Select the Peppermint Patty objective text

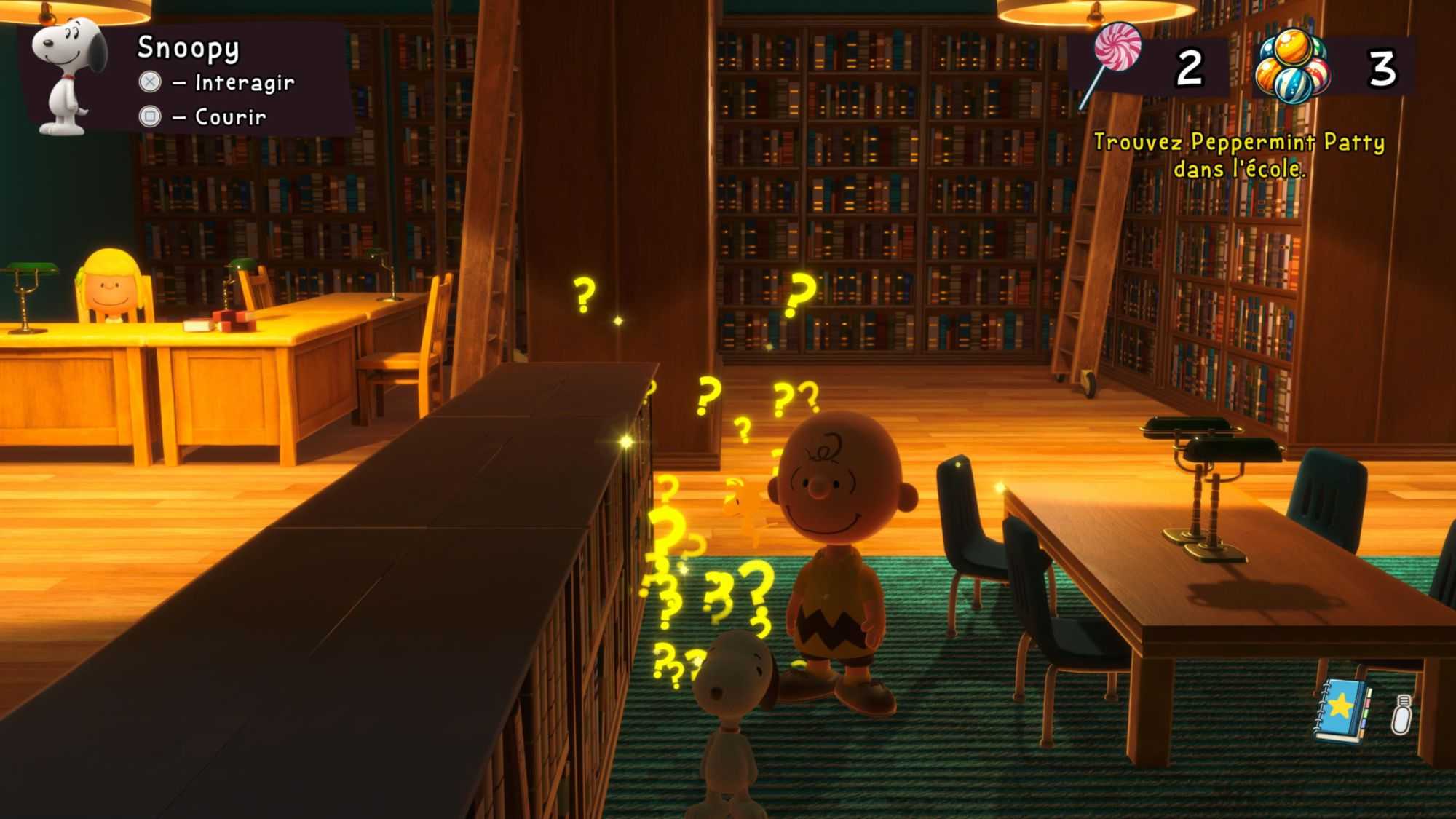coord(1239,155)
